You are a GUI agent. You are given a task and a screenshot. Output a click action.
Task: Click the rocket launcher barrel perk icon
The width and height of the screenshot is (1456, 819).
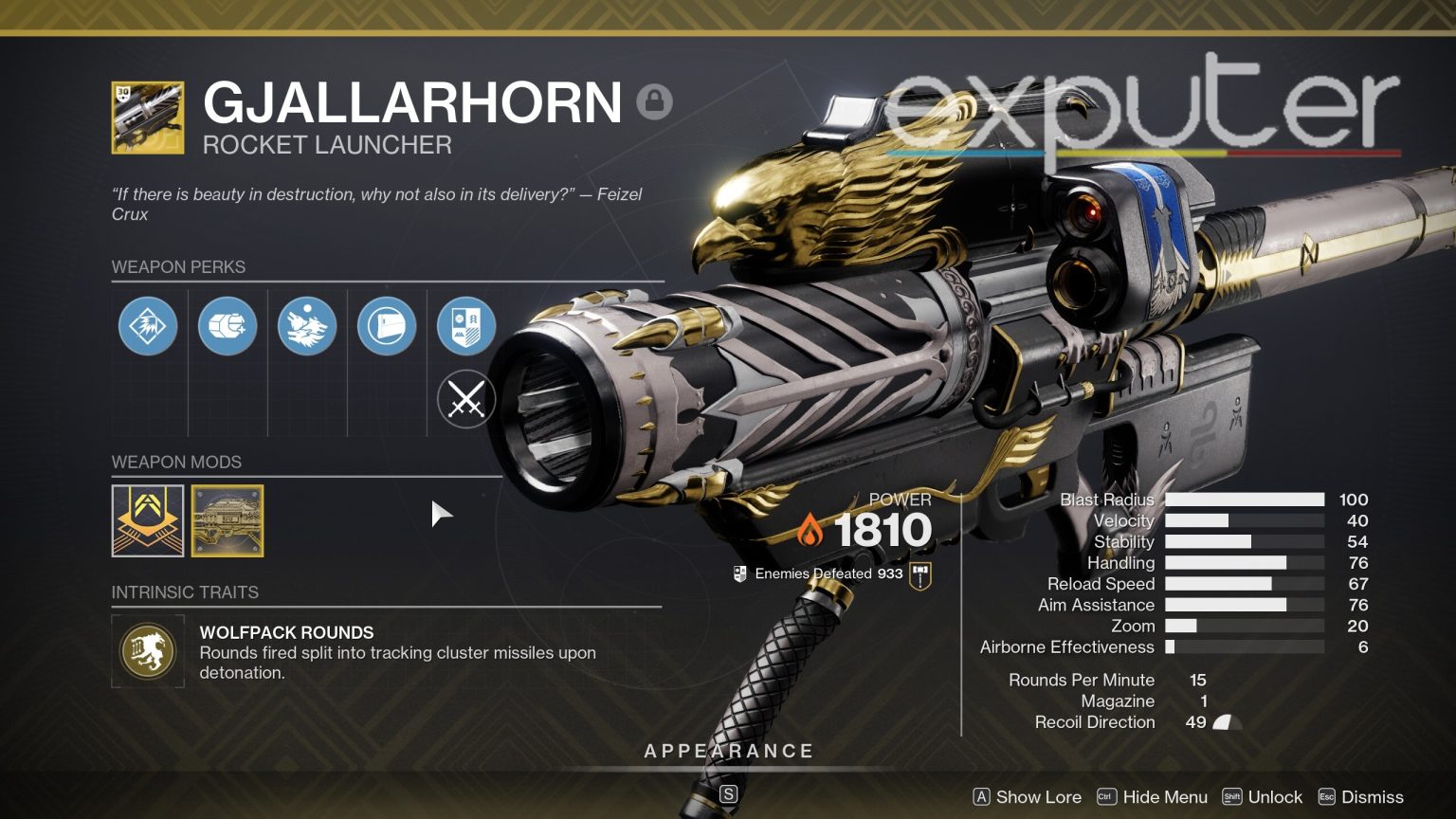point(386,325)
